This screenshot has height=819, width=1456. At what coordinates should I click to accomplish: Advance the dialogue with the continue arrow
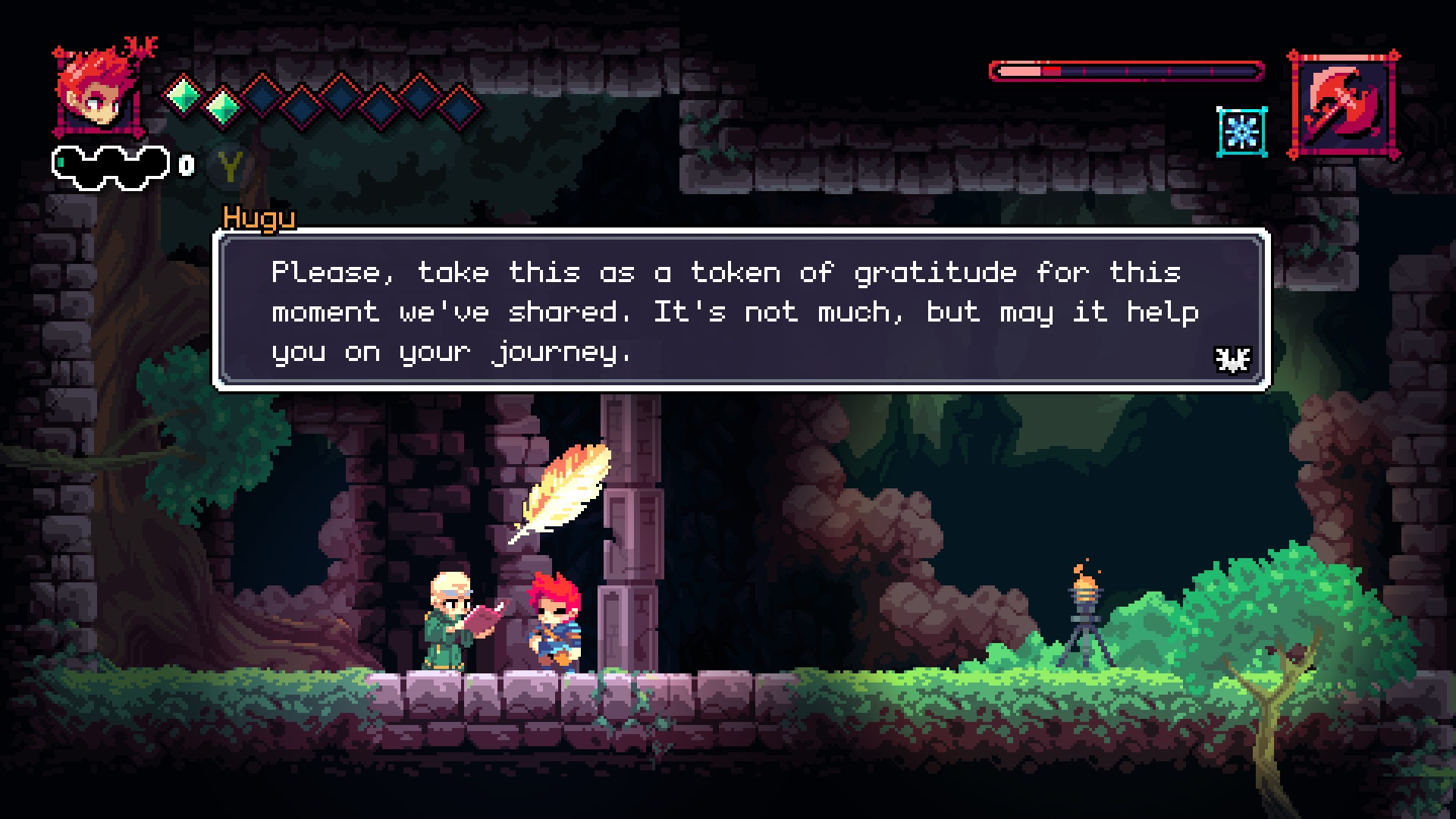(1232, 359)
